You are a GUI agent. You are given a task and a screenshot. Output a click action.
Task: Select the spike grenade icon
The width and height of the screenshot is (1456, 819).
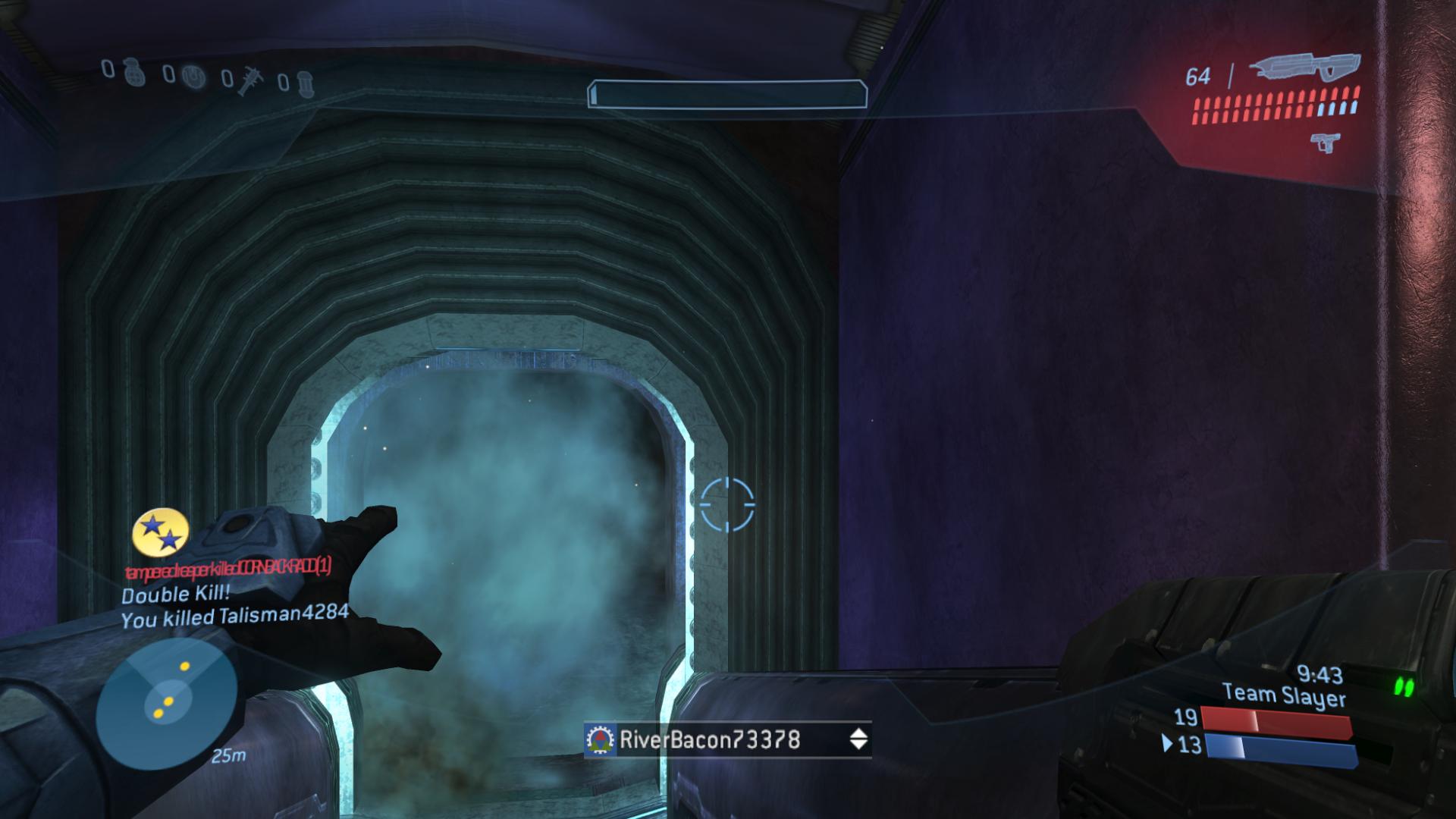pos(246,80)
